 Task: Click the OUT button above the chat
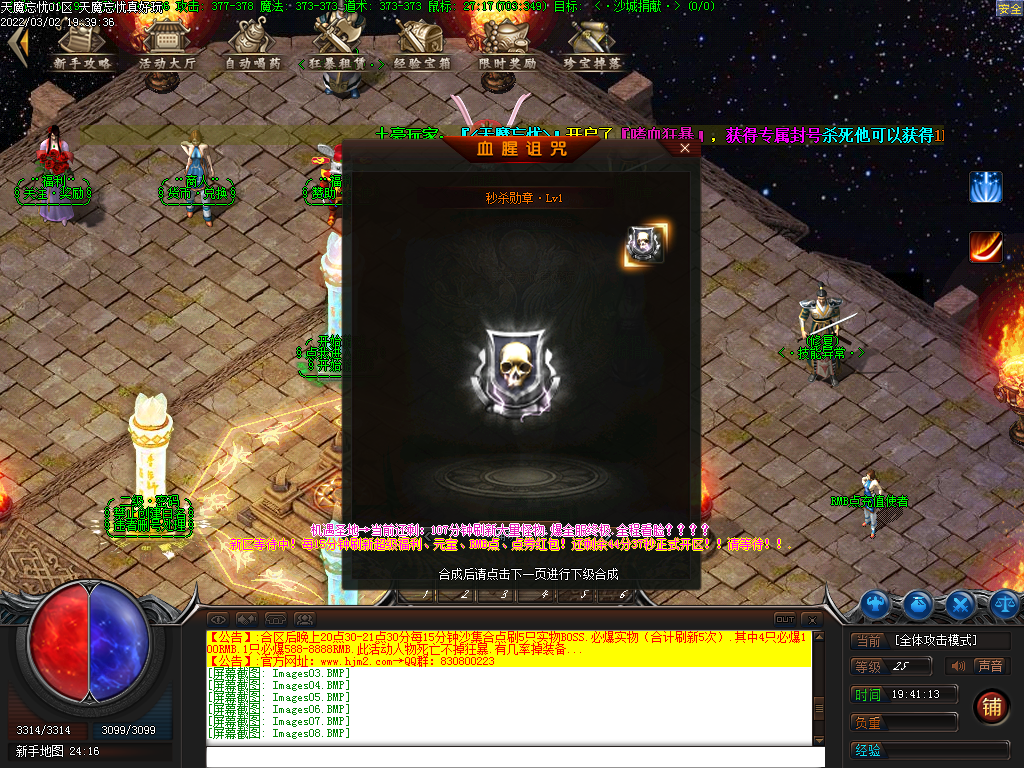pyautogui.click(x=785, y=620)
